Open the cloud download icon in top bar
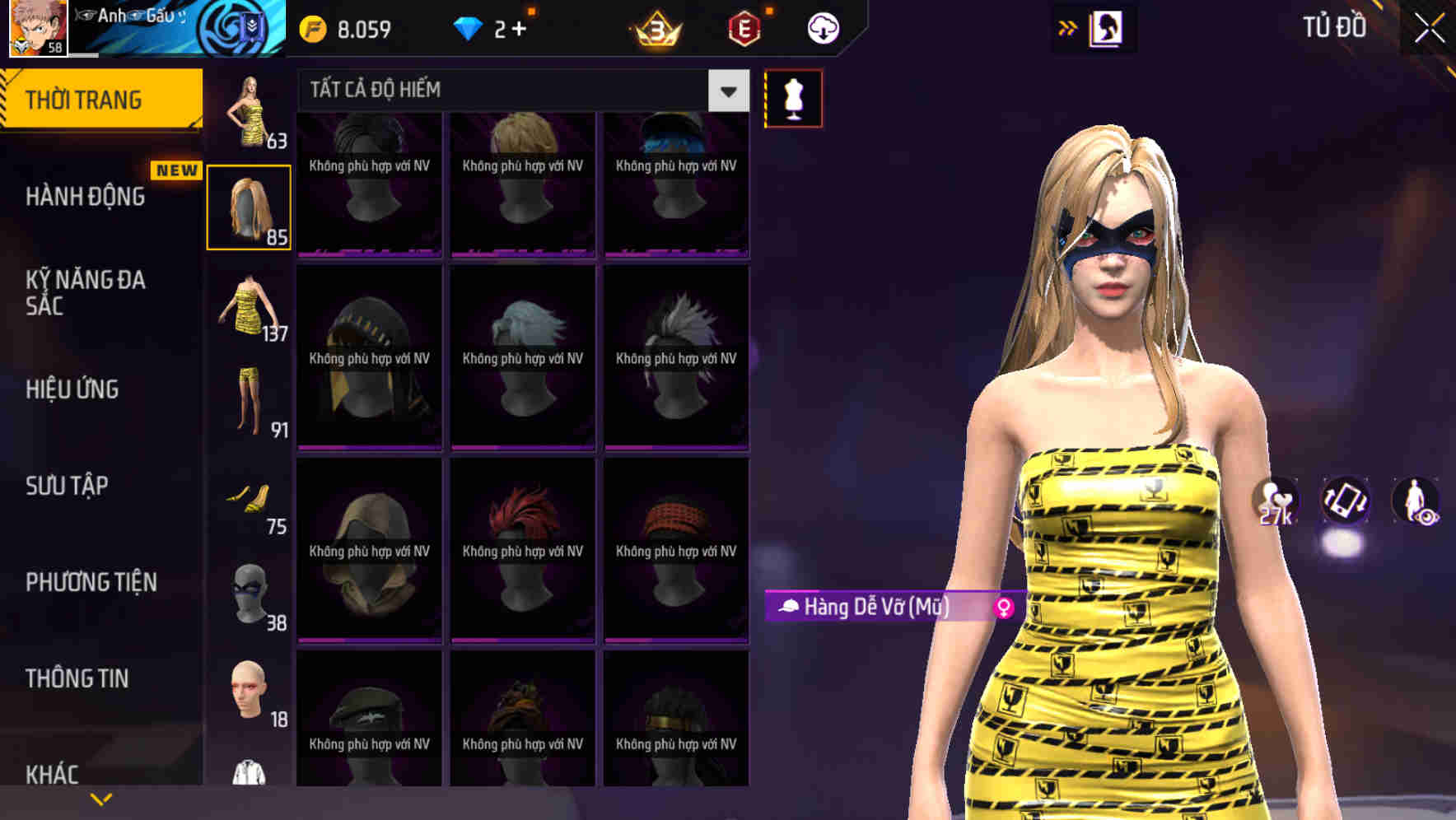 (822, 26)
